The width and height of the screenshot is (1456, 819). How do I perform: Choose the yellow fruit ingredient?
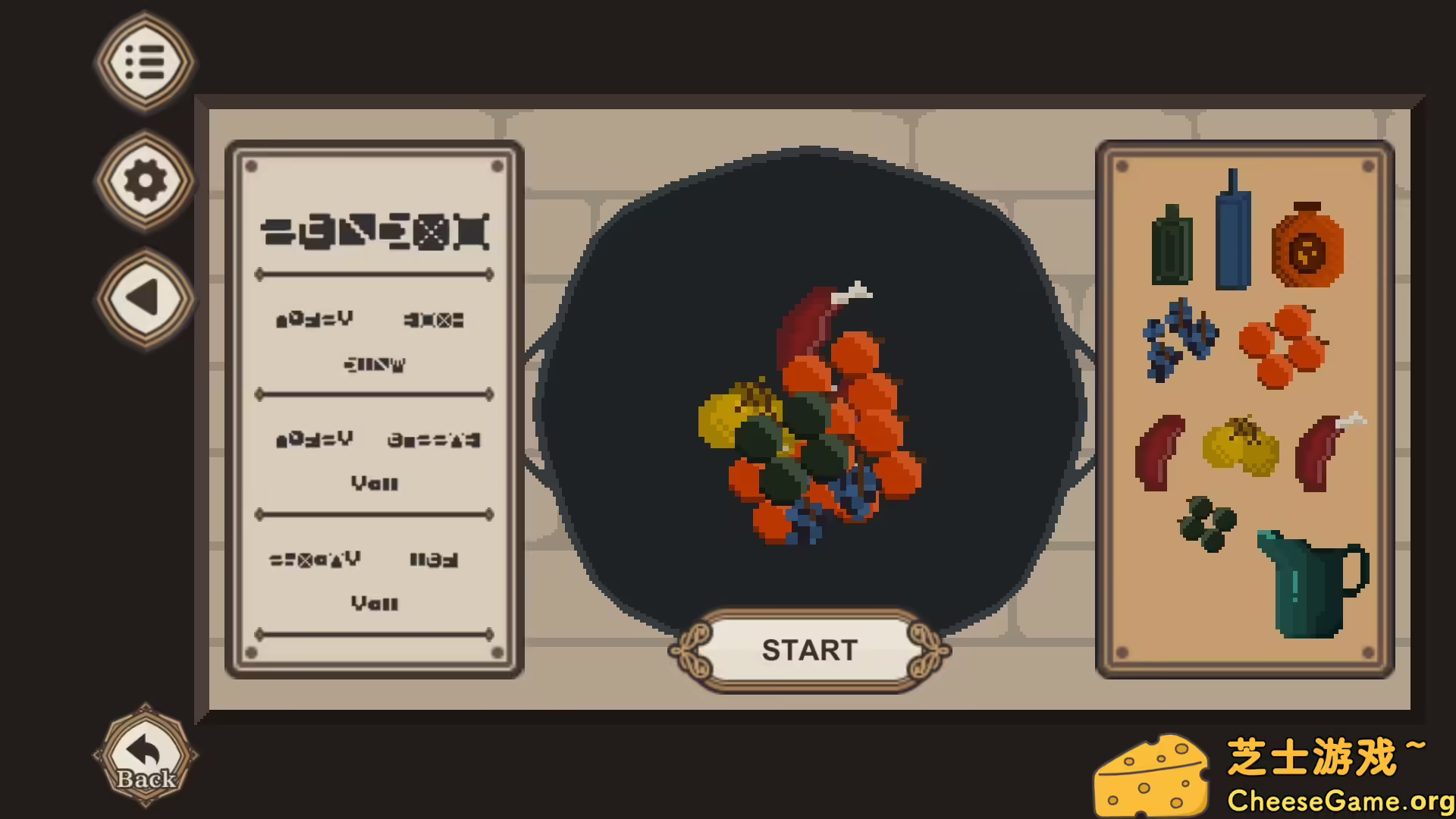[x=1241, y=447]
